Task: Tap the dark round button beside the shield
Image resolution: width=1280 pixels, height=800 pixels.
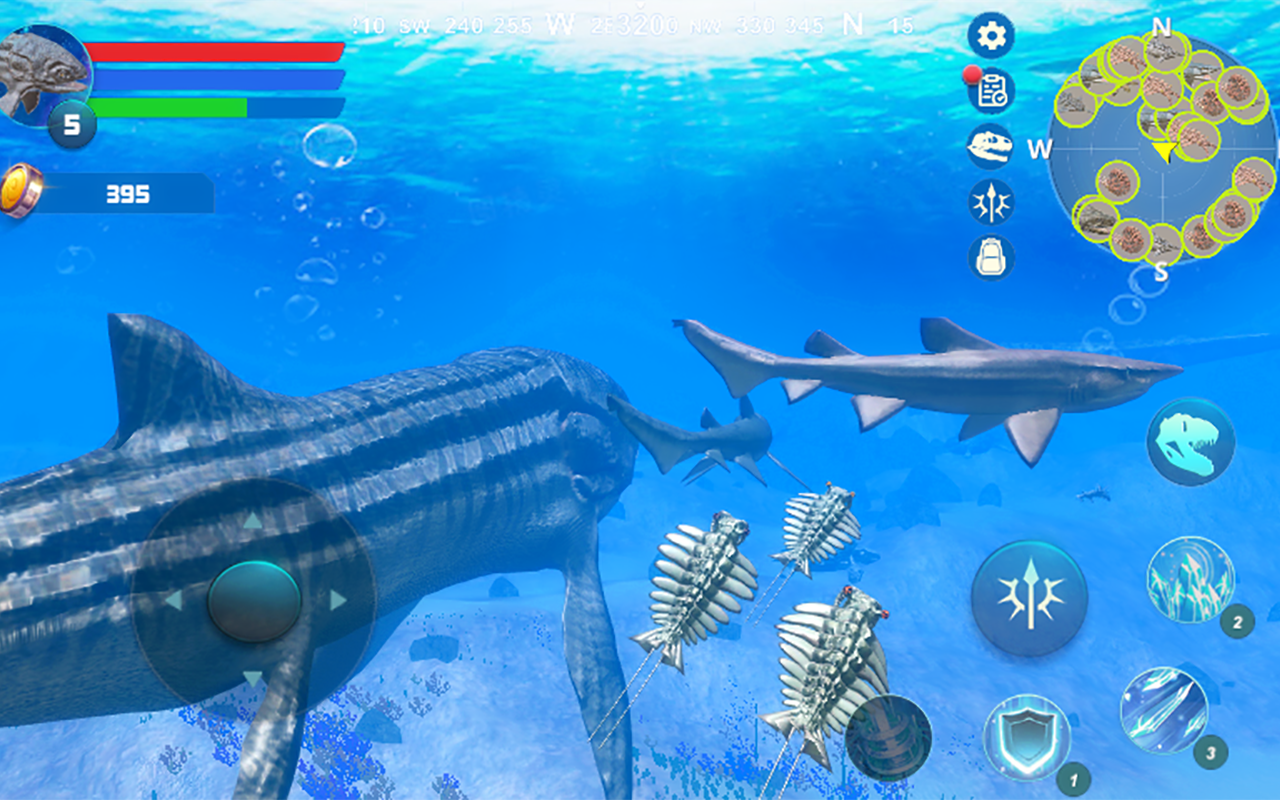Action: pyautogui.click(x=888, y=738)
